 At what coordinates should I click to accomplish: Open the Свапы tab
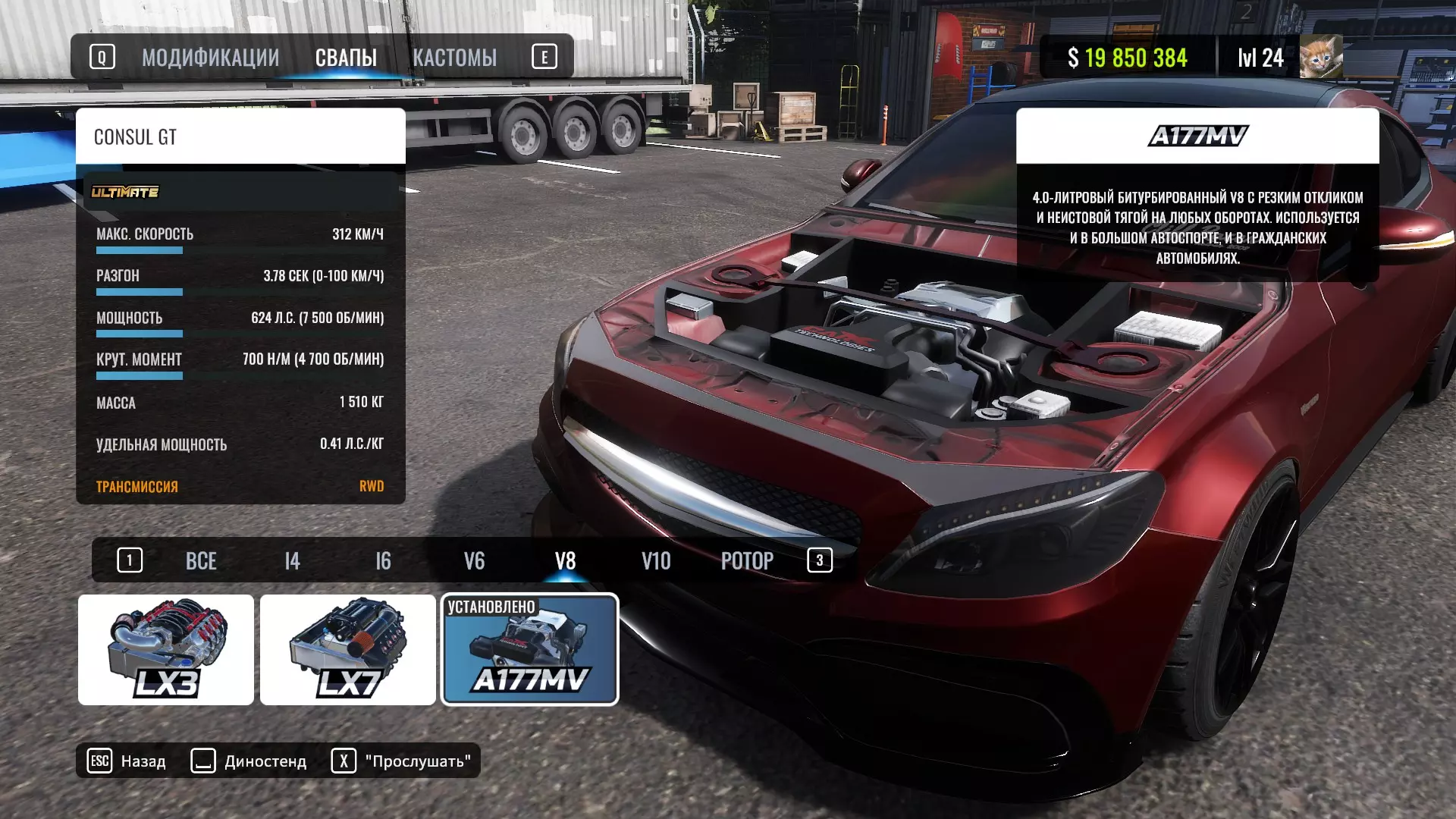pyautogui.click(x=346, y=58)
